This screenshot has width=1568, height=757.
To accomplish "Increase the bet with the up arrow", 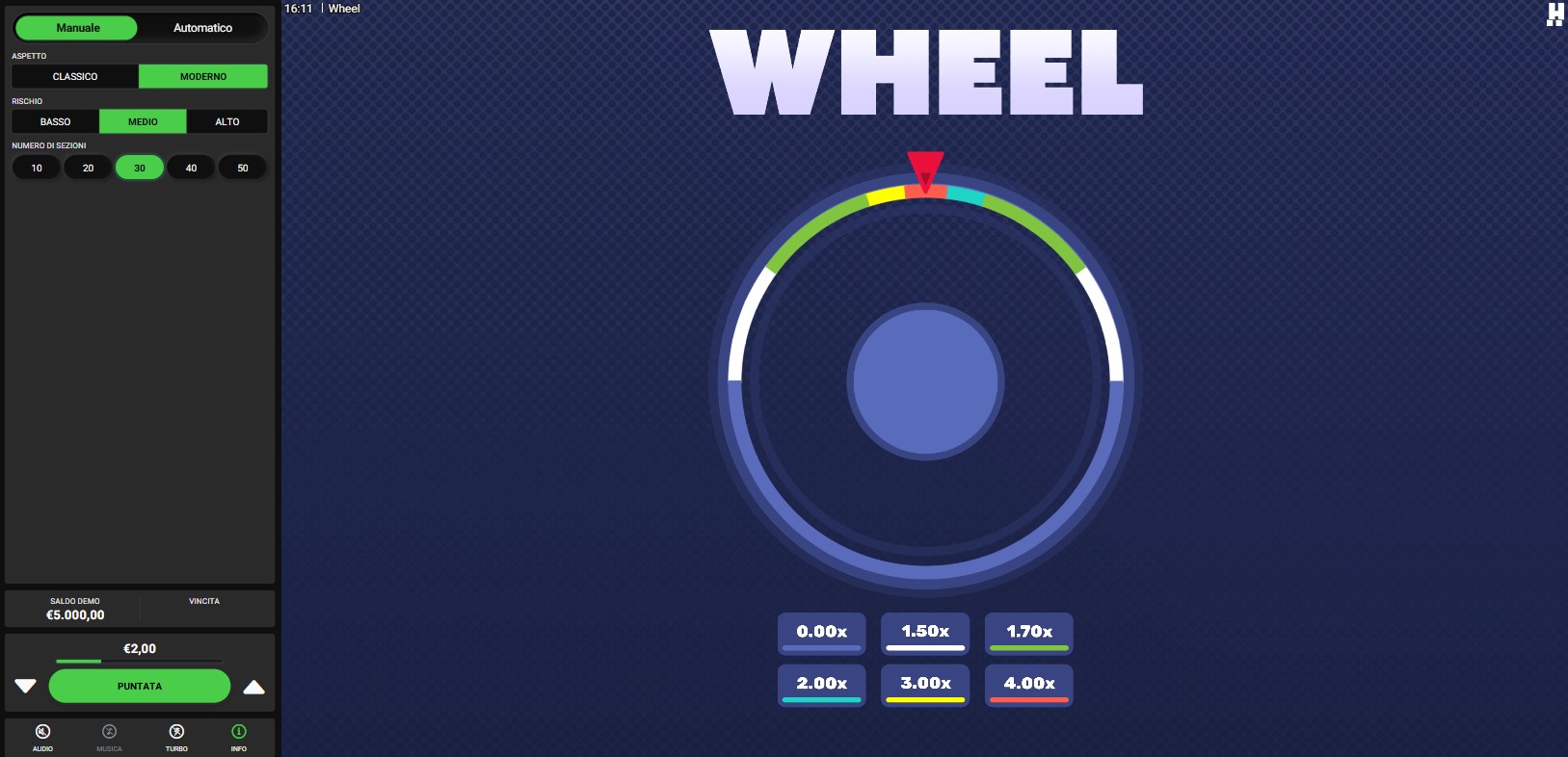I will (253, 687).
